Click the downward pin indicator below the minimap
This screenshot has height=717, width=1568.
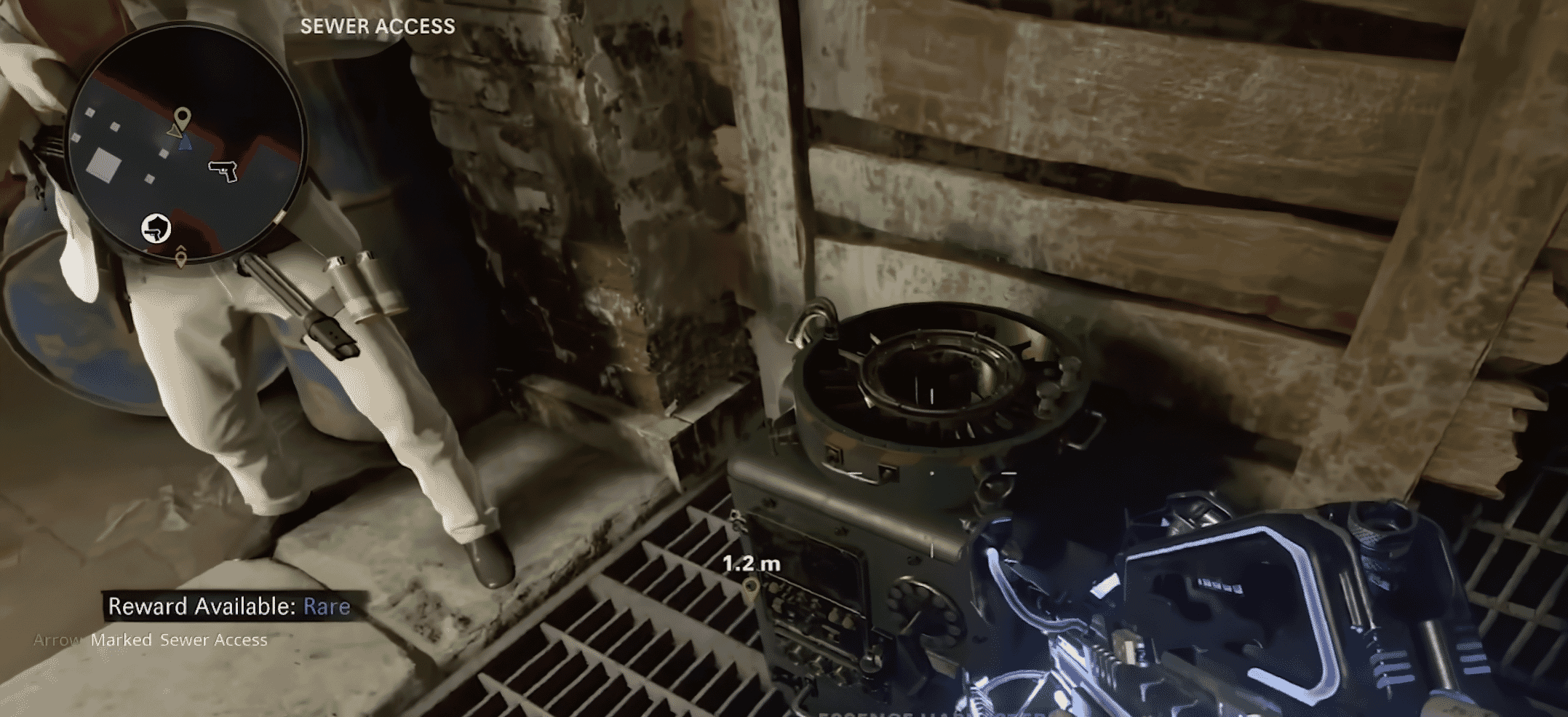pos(180,257)
